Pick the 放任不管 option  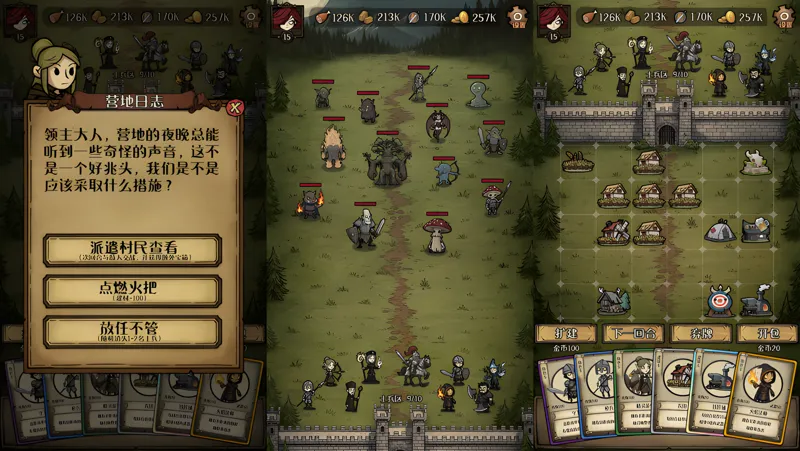132,331
